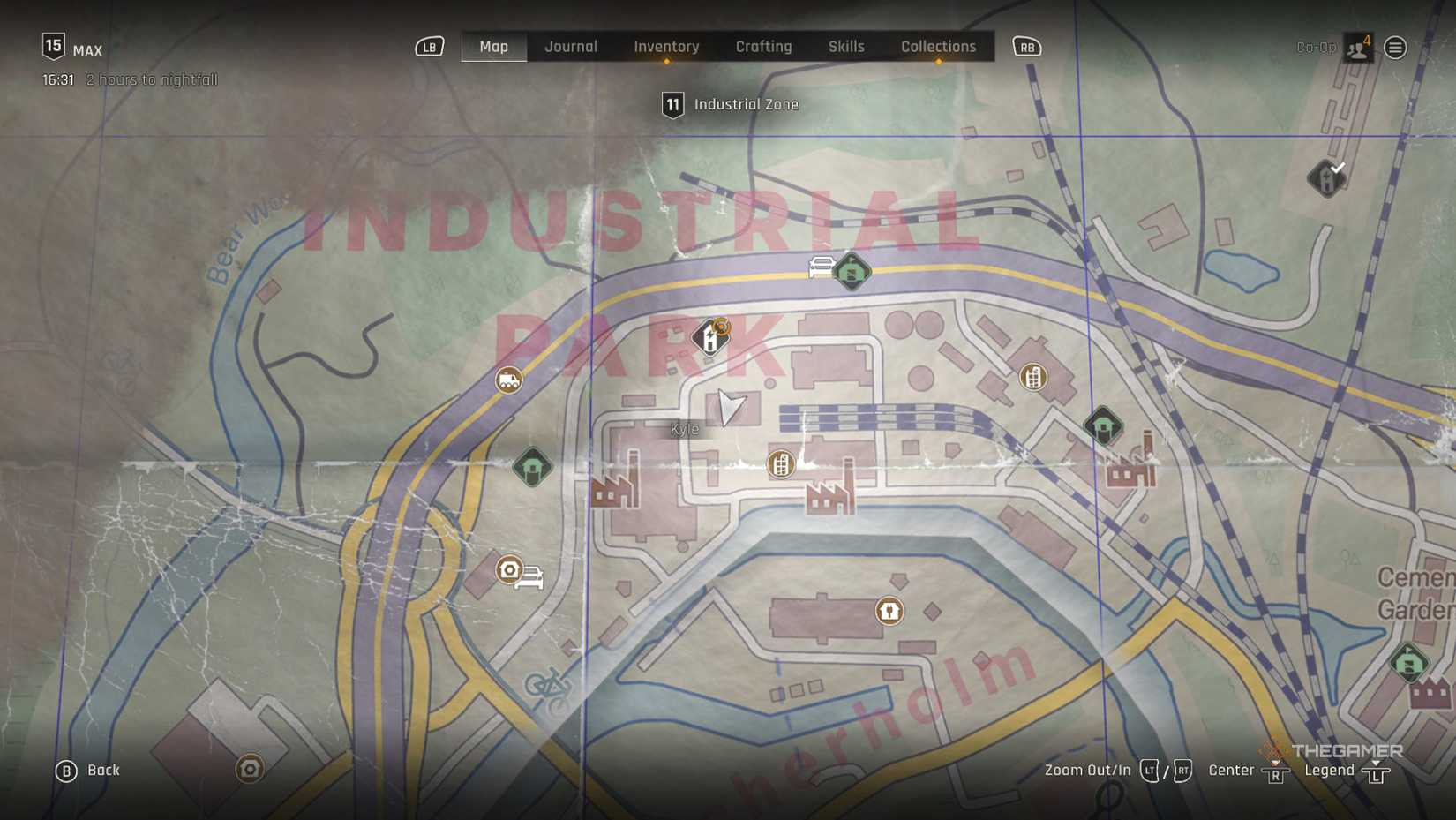Go to the Crafting tab
The width and height of the screenshot is (1456, 820).
763,47
